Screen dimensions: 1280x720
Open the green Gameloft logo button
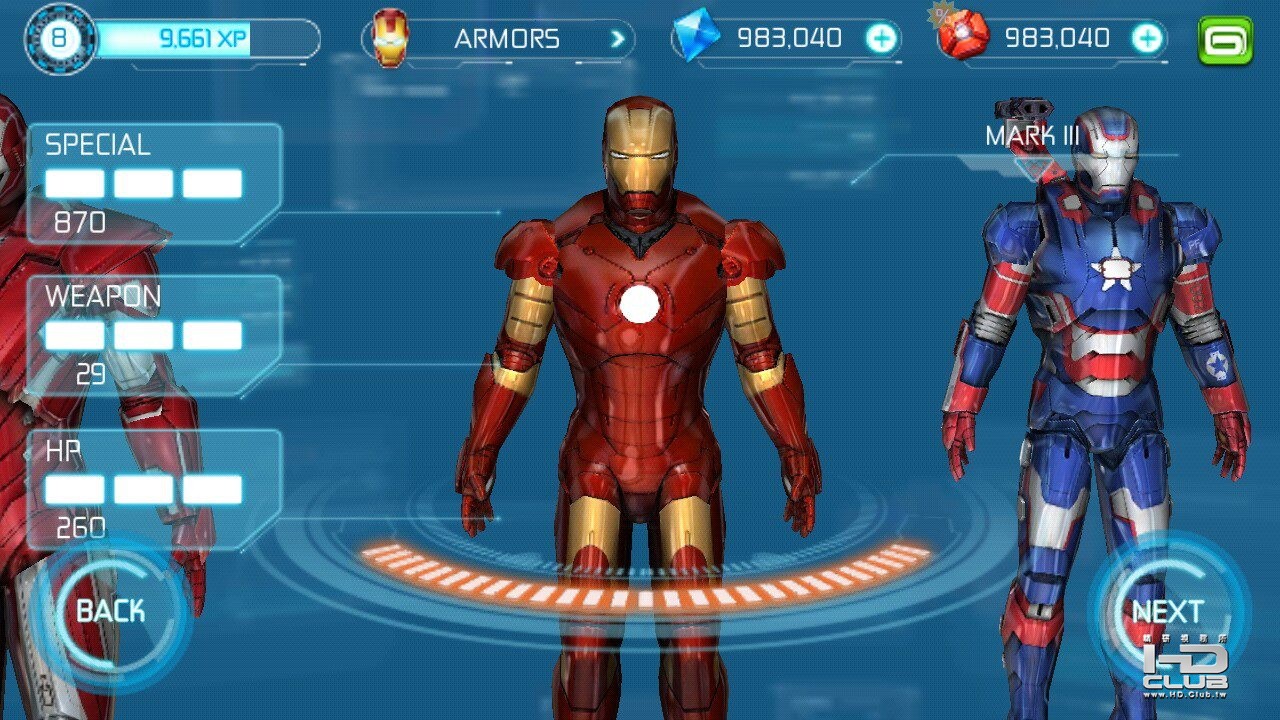pos(1225,40)
